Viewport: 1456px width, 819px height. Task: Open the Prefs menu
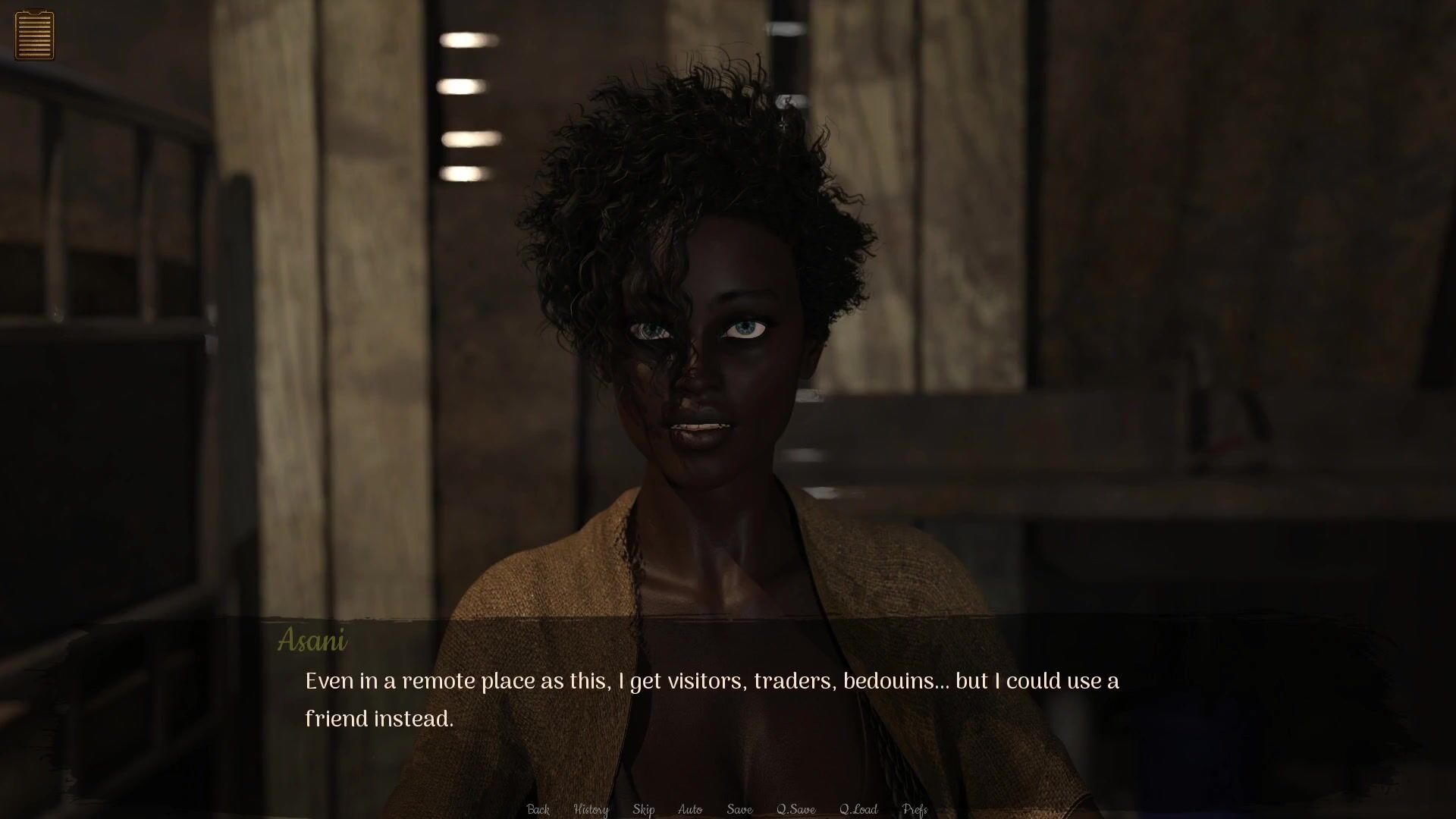(x=915, y=809)
